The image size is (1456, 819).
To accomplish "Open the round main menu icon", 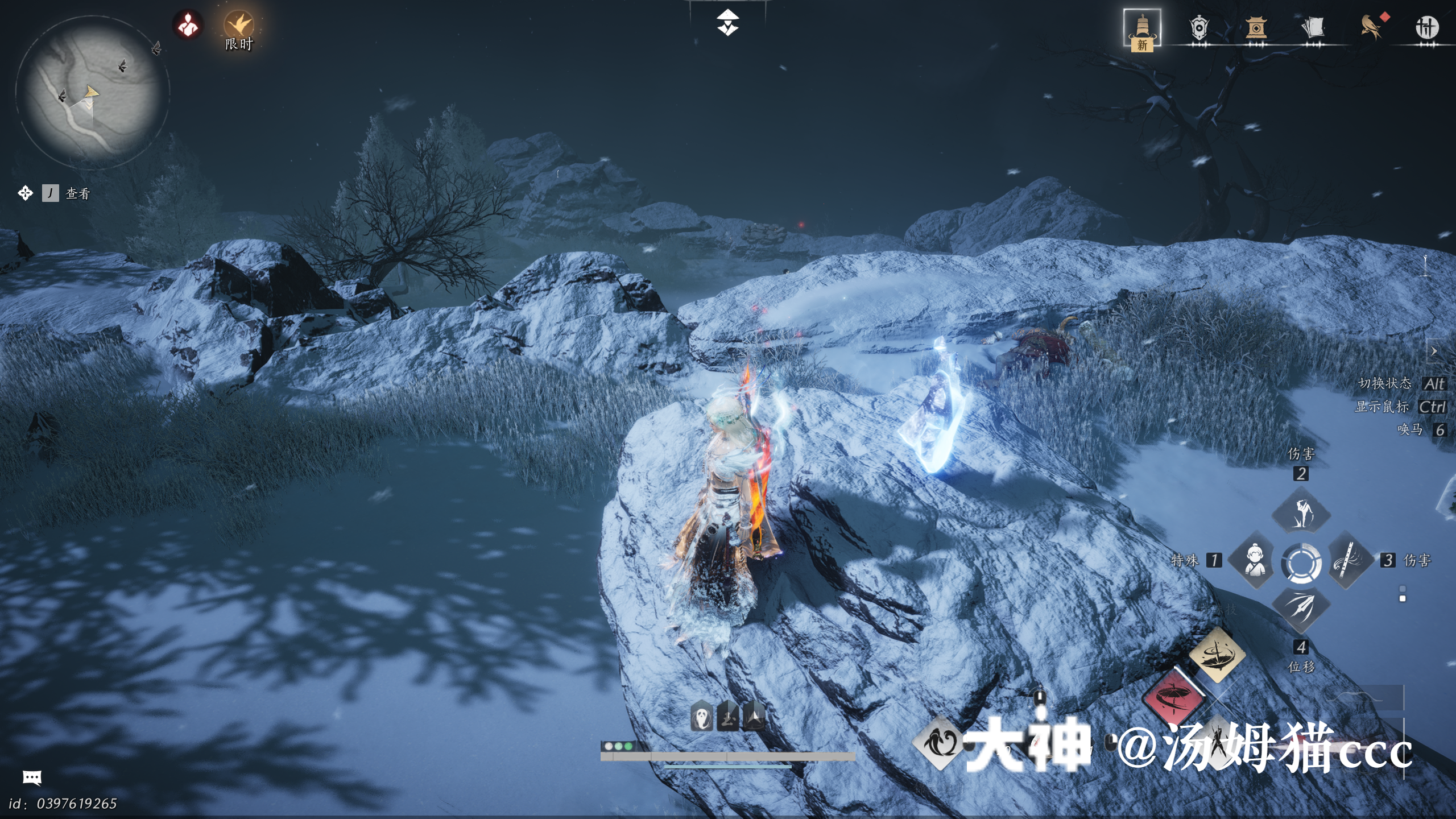I will click(1427, 28).
